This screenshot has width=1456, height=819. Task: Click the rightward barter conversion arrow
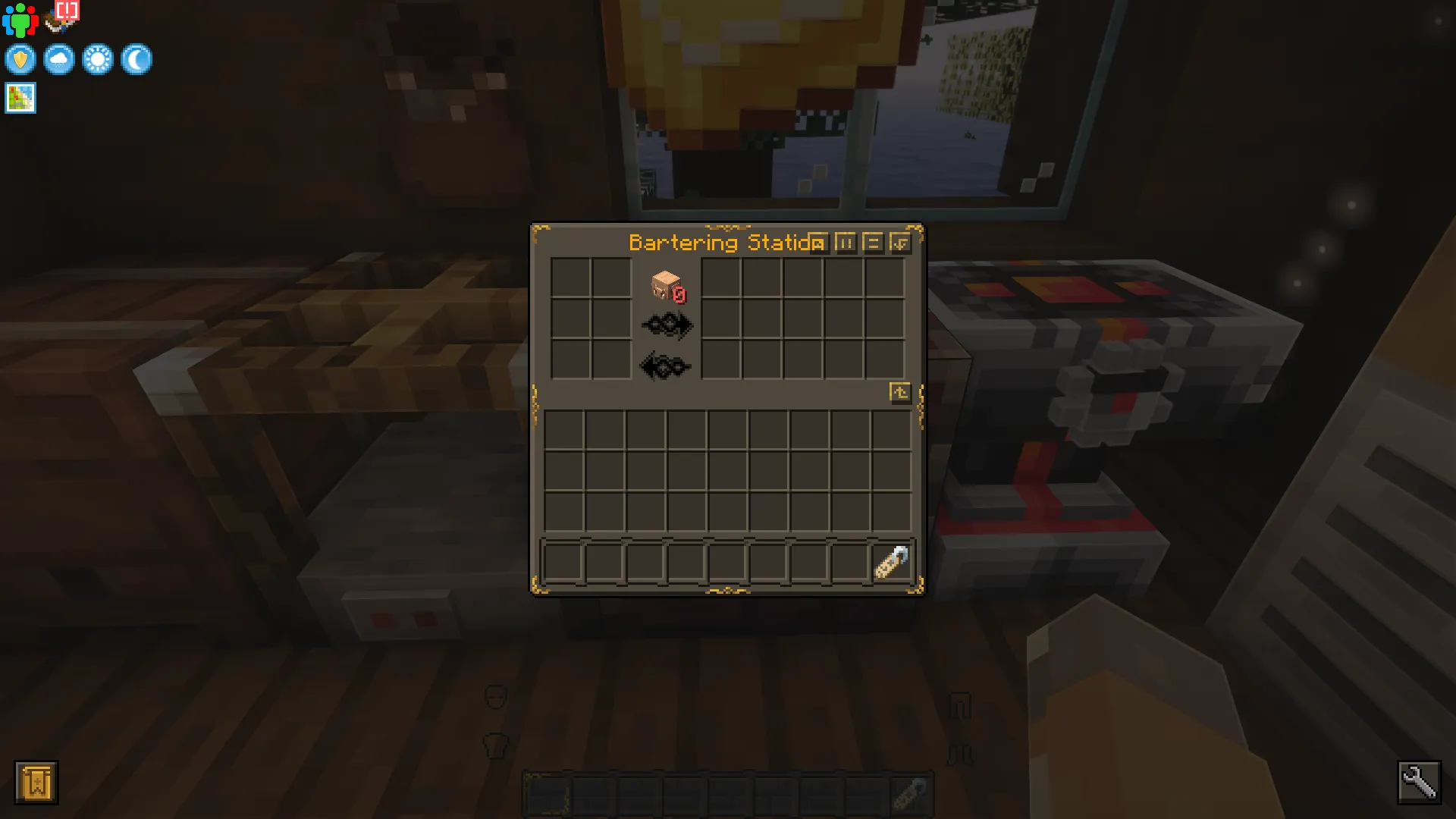(667, 325)
